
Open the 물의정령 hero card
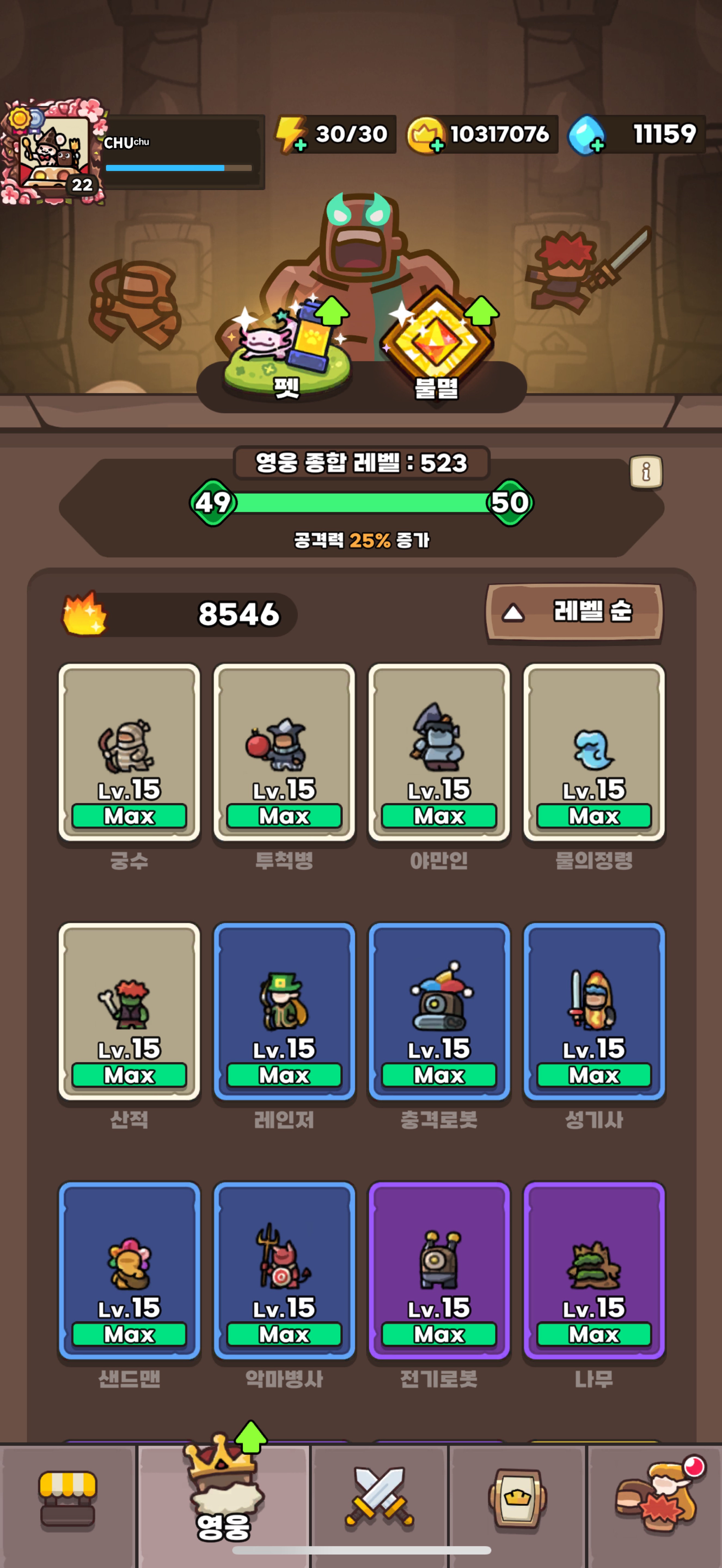pos(593,752)
